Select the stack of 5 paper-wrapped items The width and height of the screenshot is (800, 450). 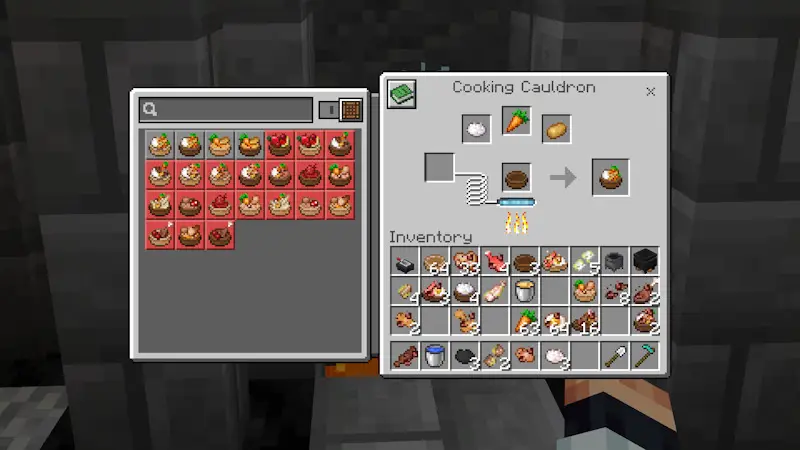click(x=585, y=262)
